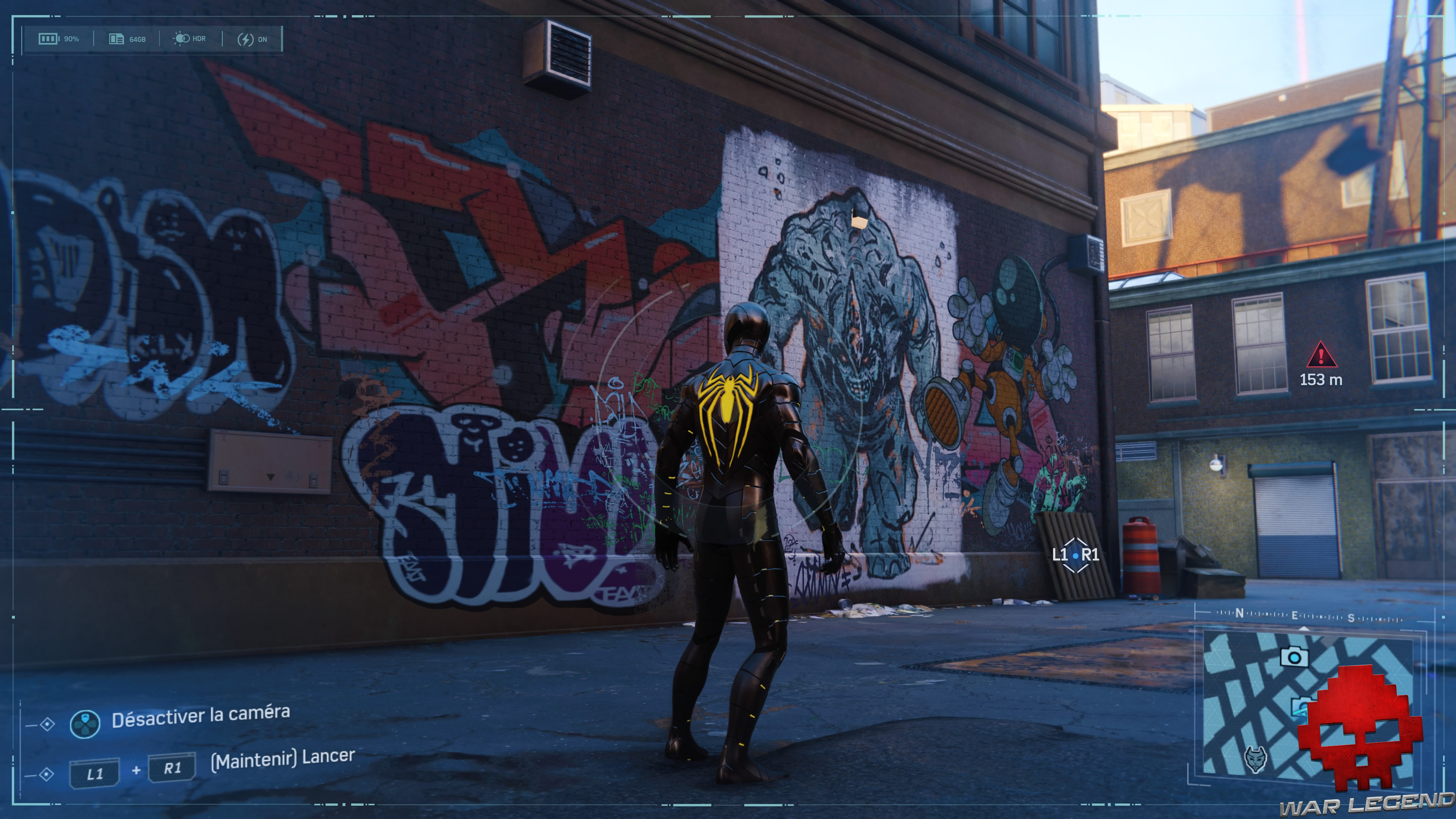Viewport: 1456px width, 819px height.
Task: Click the 64GB memory card icon
Action: coord(116,38)
